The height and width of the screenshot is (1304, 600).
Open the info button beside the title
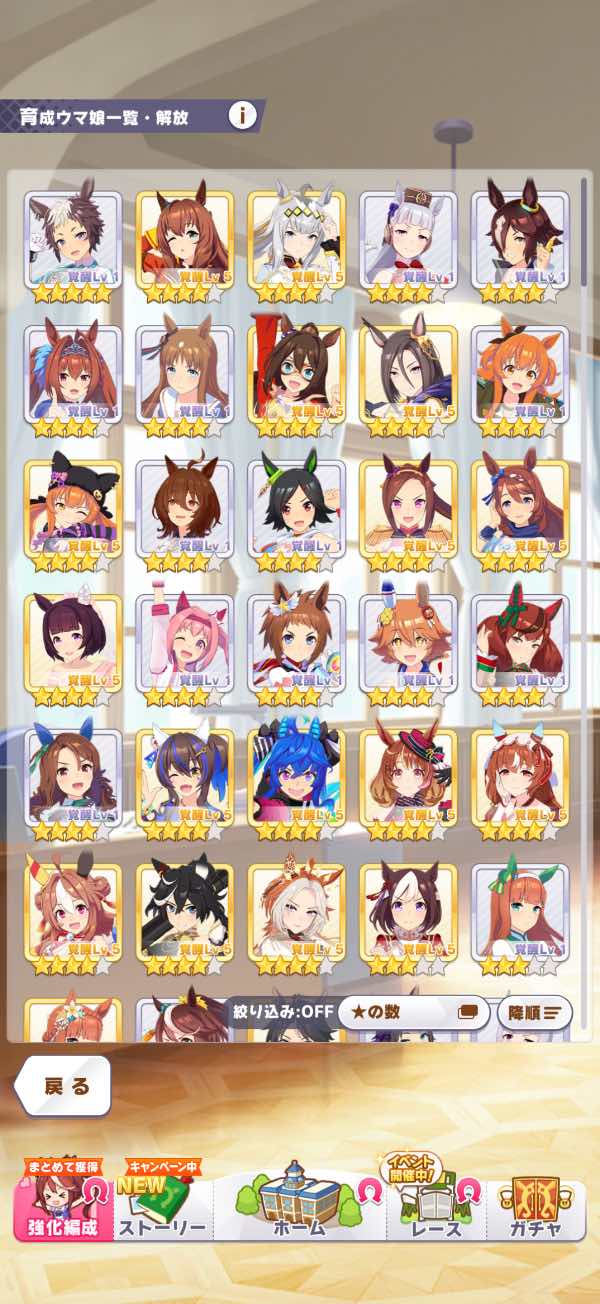(242, 115)
